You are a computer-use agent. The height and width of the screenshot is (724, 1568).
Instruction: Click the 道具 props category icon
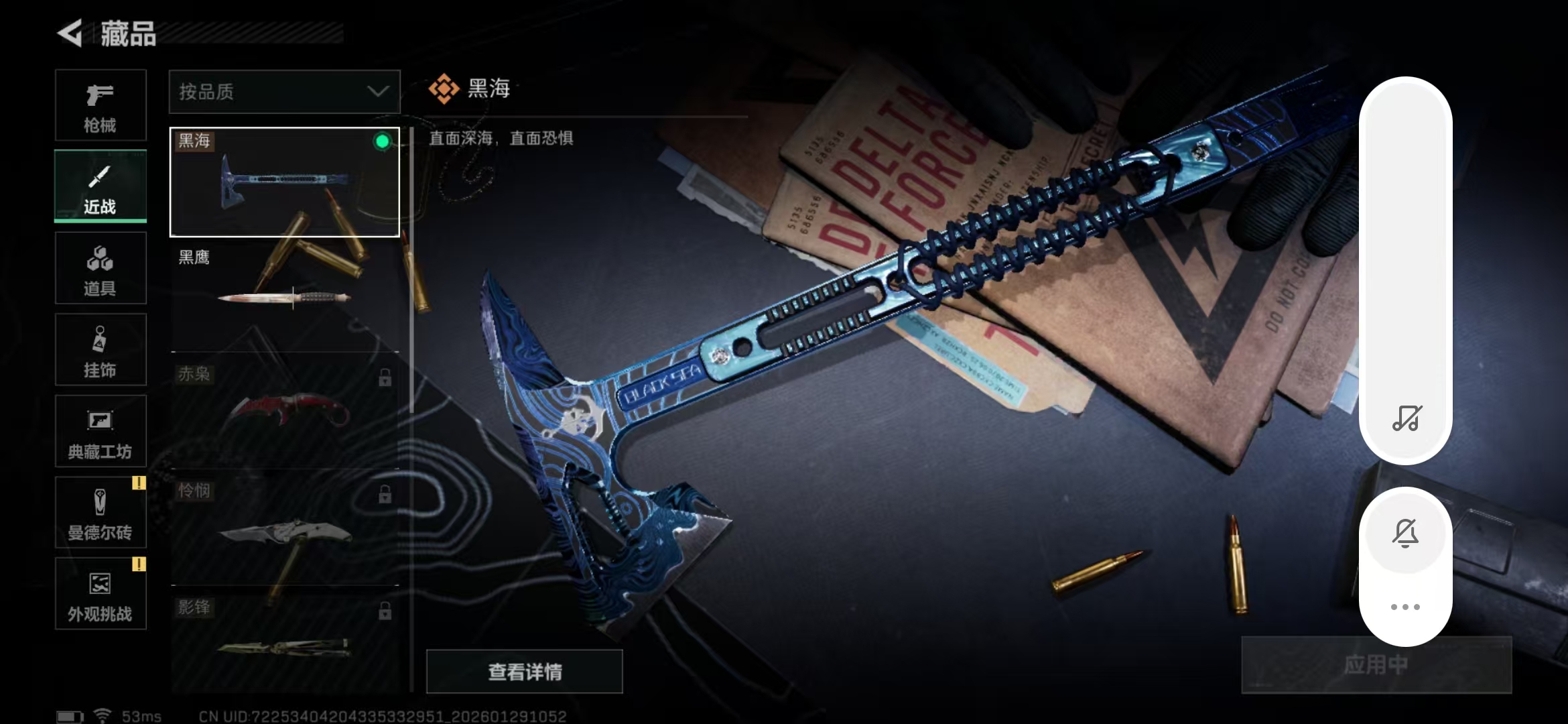[x=100, y=267]
